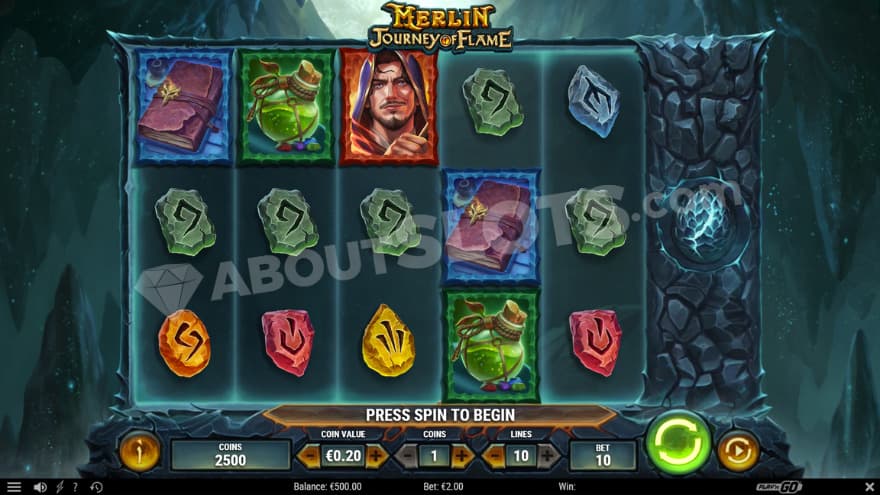Start autoplay with the orange play button
The image size is (880, 495).
pos(738,451)
